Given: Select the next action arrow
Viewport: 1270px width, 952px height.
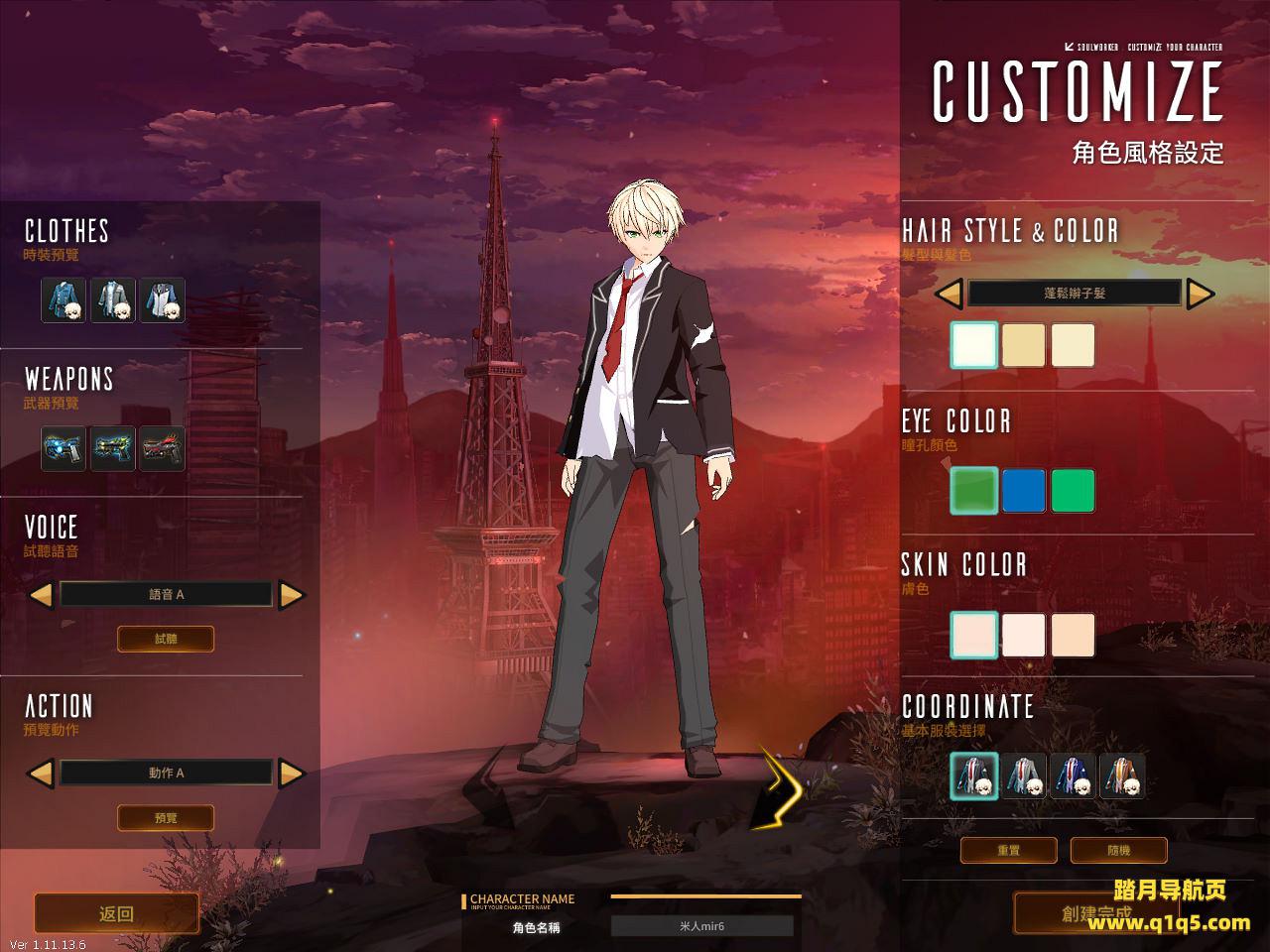Looking at the screenshot, I should point(292,773).
